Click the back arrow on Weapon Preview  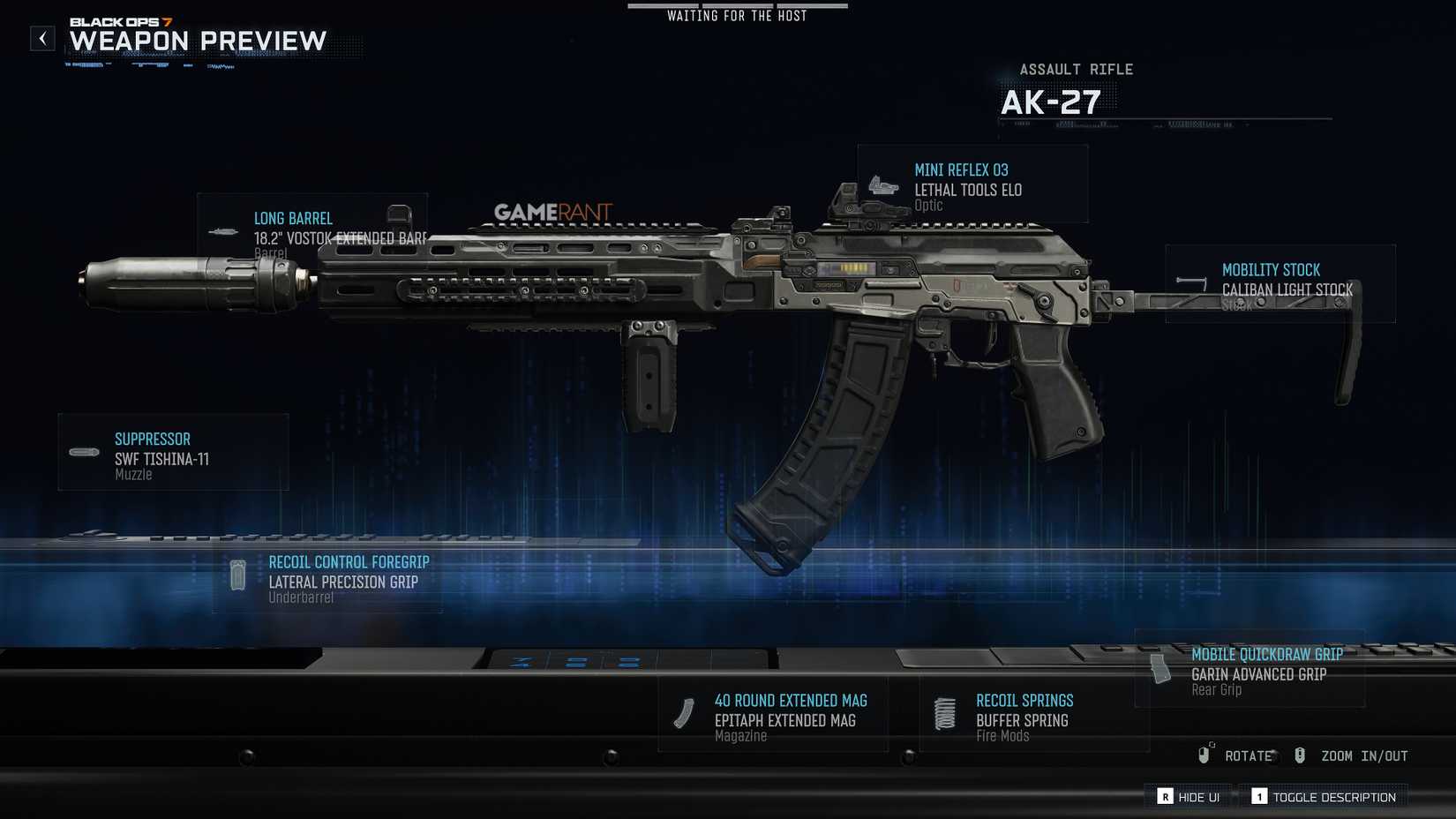coord(41,38)
